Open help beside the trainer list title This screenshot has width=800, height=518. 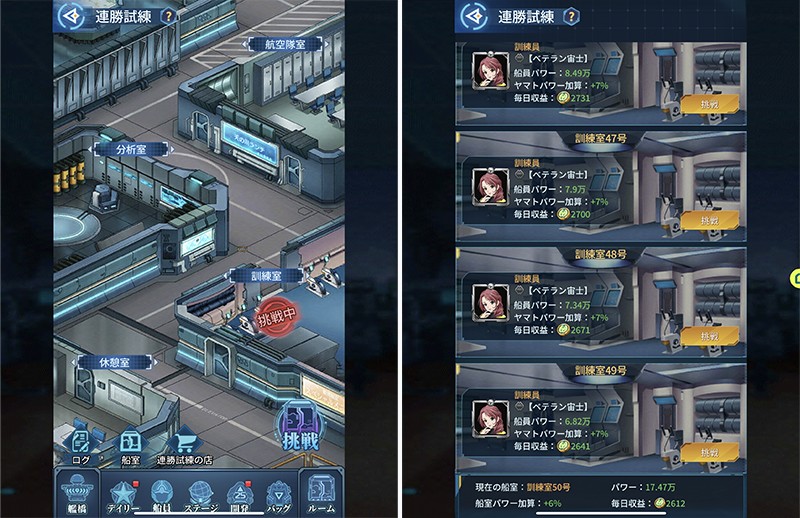[x=570, y=17]
